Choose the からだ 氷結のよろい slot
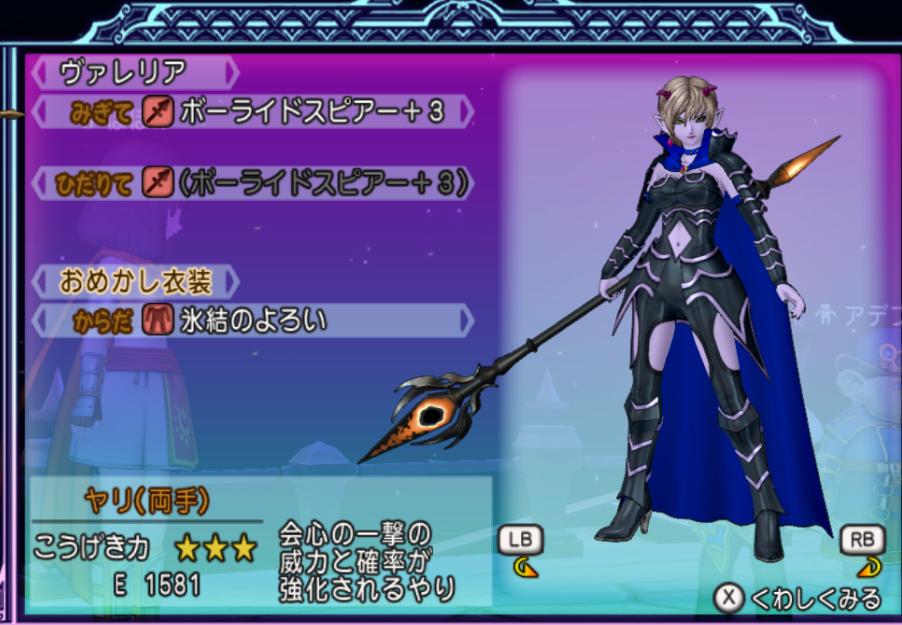 click(252, 321)
